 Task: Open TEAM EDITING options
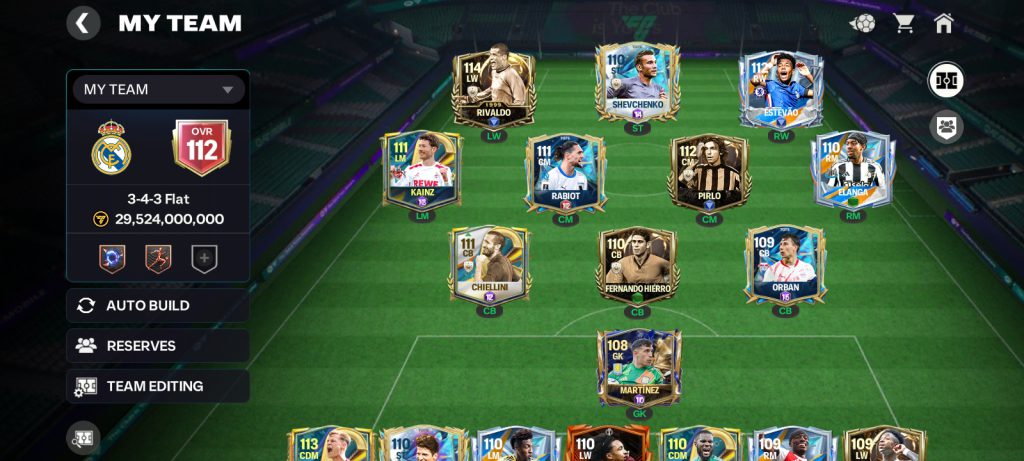click(158, 386)
